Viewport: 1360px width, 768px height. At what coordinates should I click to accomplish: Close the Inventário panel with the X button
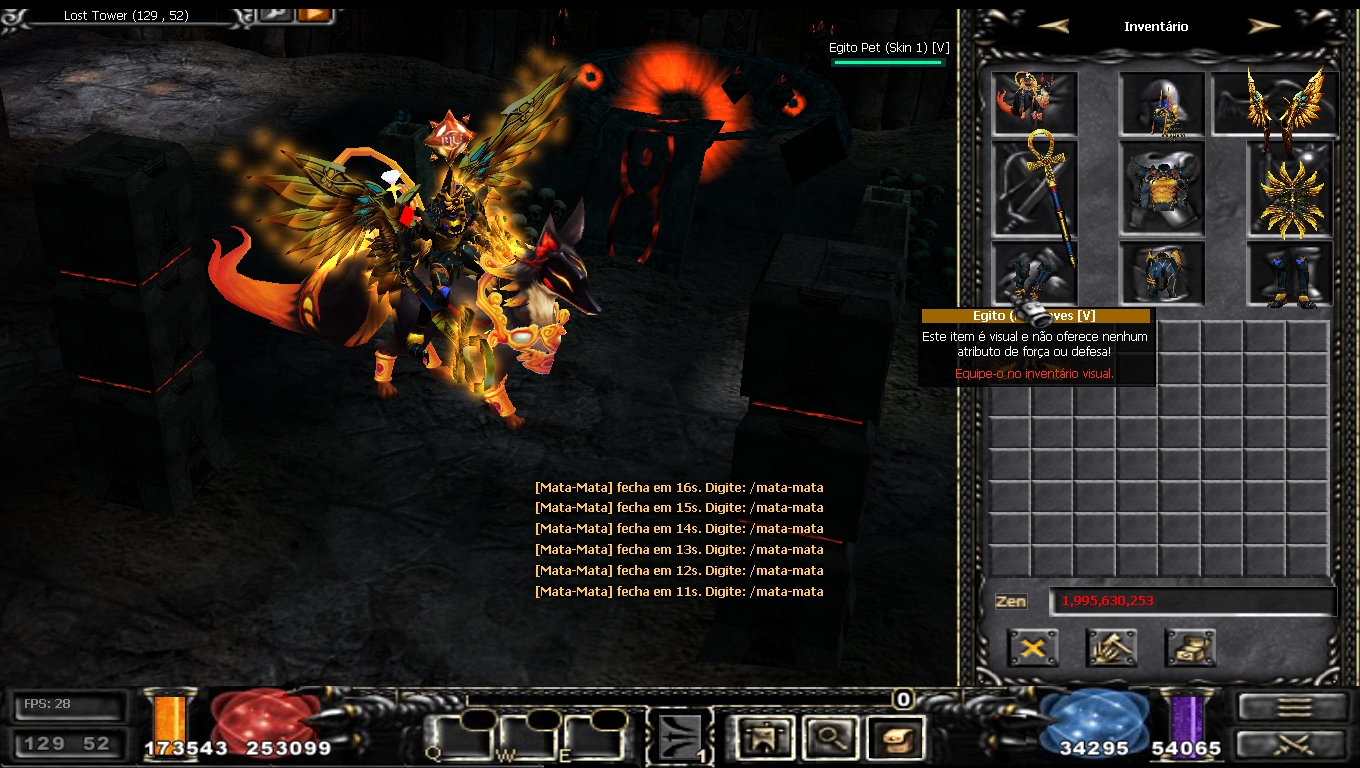coord(1032,648)
